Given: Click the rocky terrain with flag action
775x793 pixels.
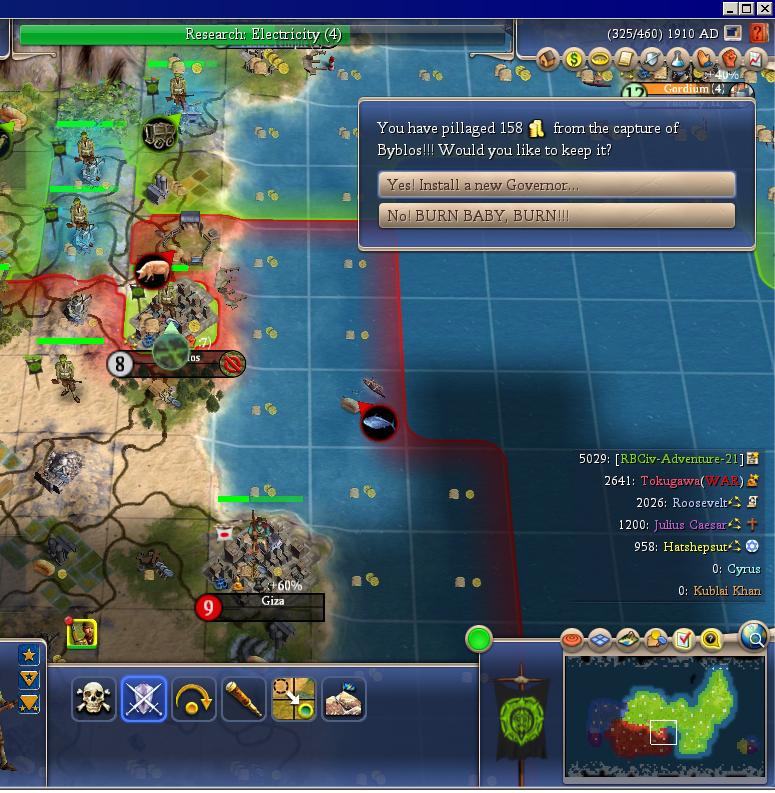Looking at the screenshot, I should tap(343, 699).
